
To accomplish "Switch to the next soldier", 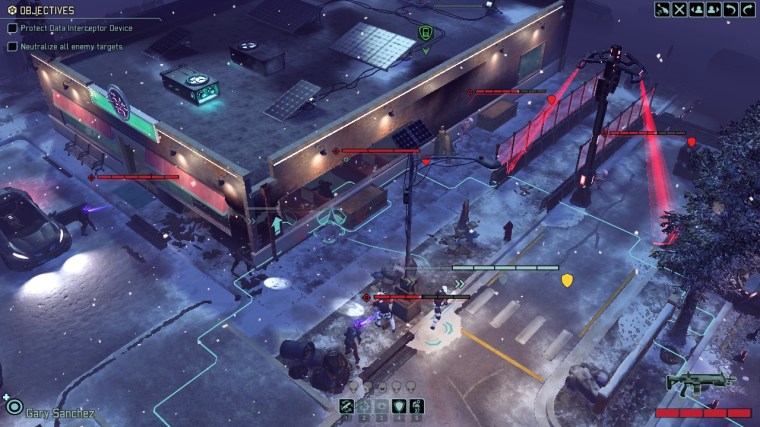I will pyautogui.click(x=713, y=10).
